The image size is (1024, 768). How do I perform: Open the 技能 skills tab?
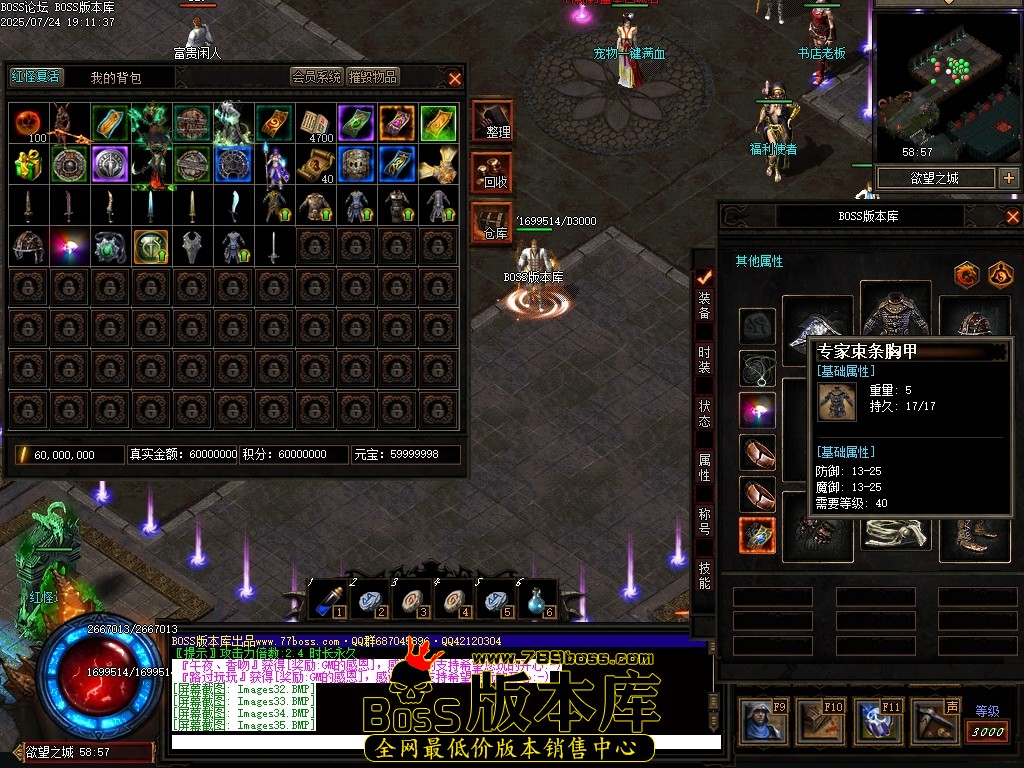(x=704, y=572)
